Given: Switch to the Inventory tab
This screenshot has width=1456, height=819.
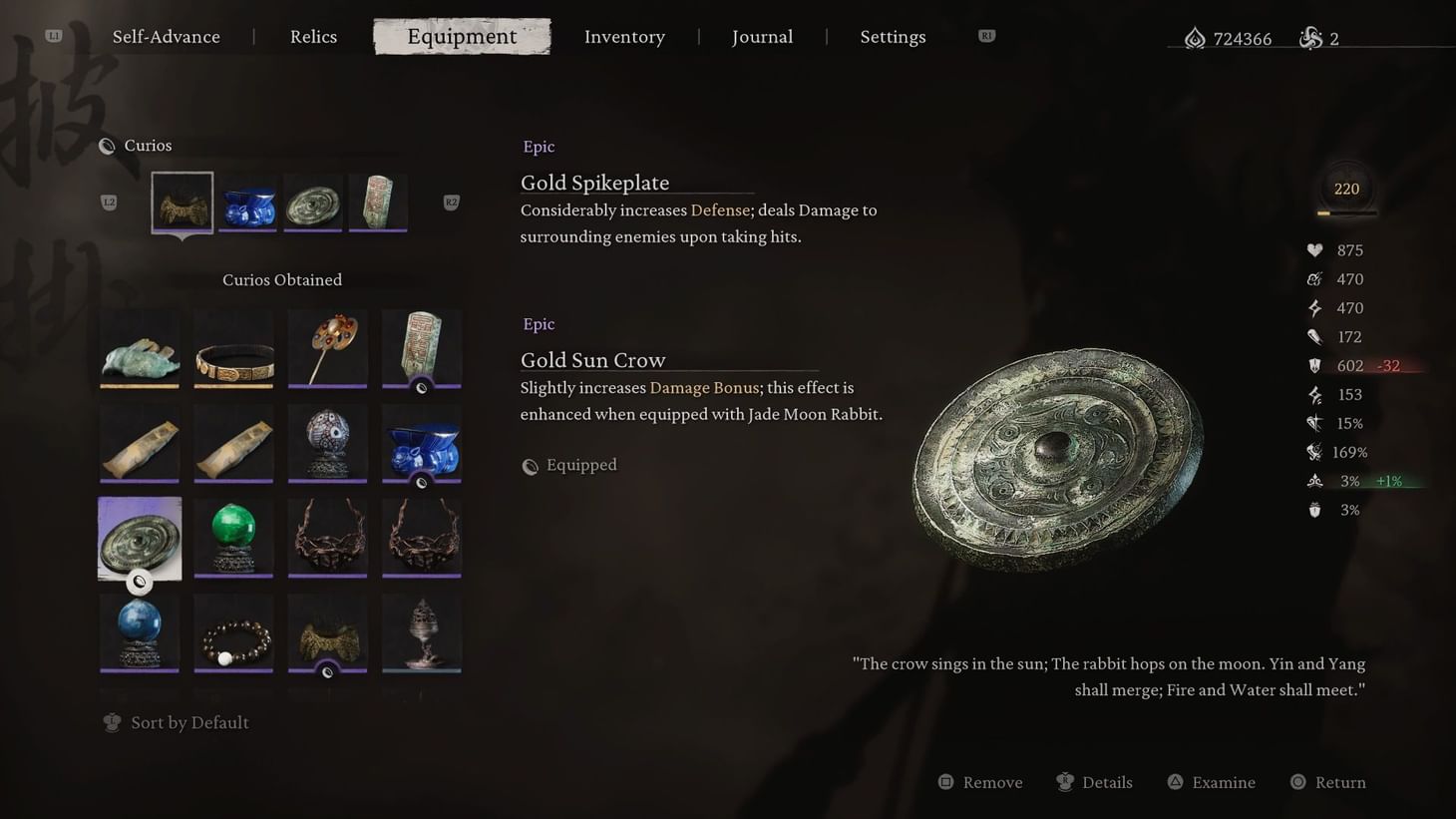Looking at the screenshot, I should click(624, 36).
